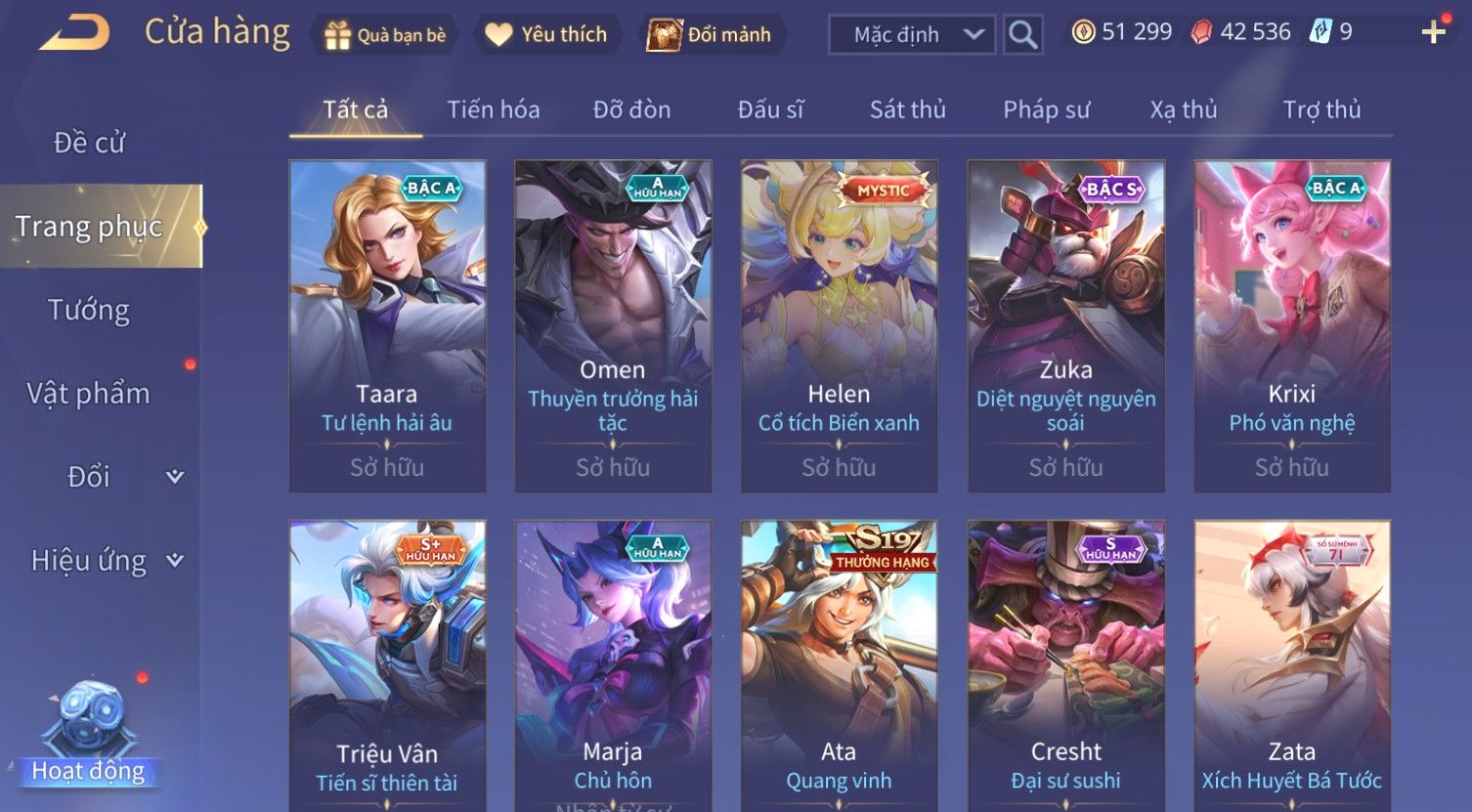Viewport: 1472px width, 812px height.
Task: Open the Quà bạn bè gift menu
Action: tap(385, 35)
